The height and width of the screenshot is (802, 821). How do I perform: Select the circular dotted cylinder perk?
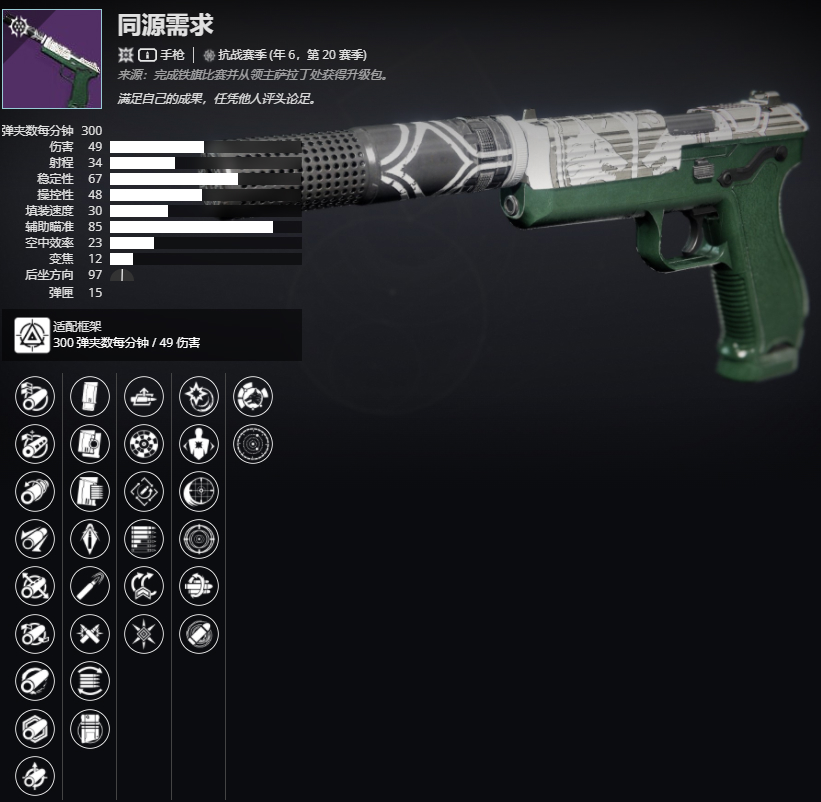tap(144, 444)
